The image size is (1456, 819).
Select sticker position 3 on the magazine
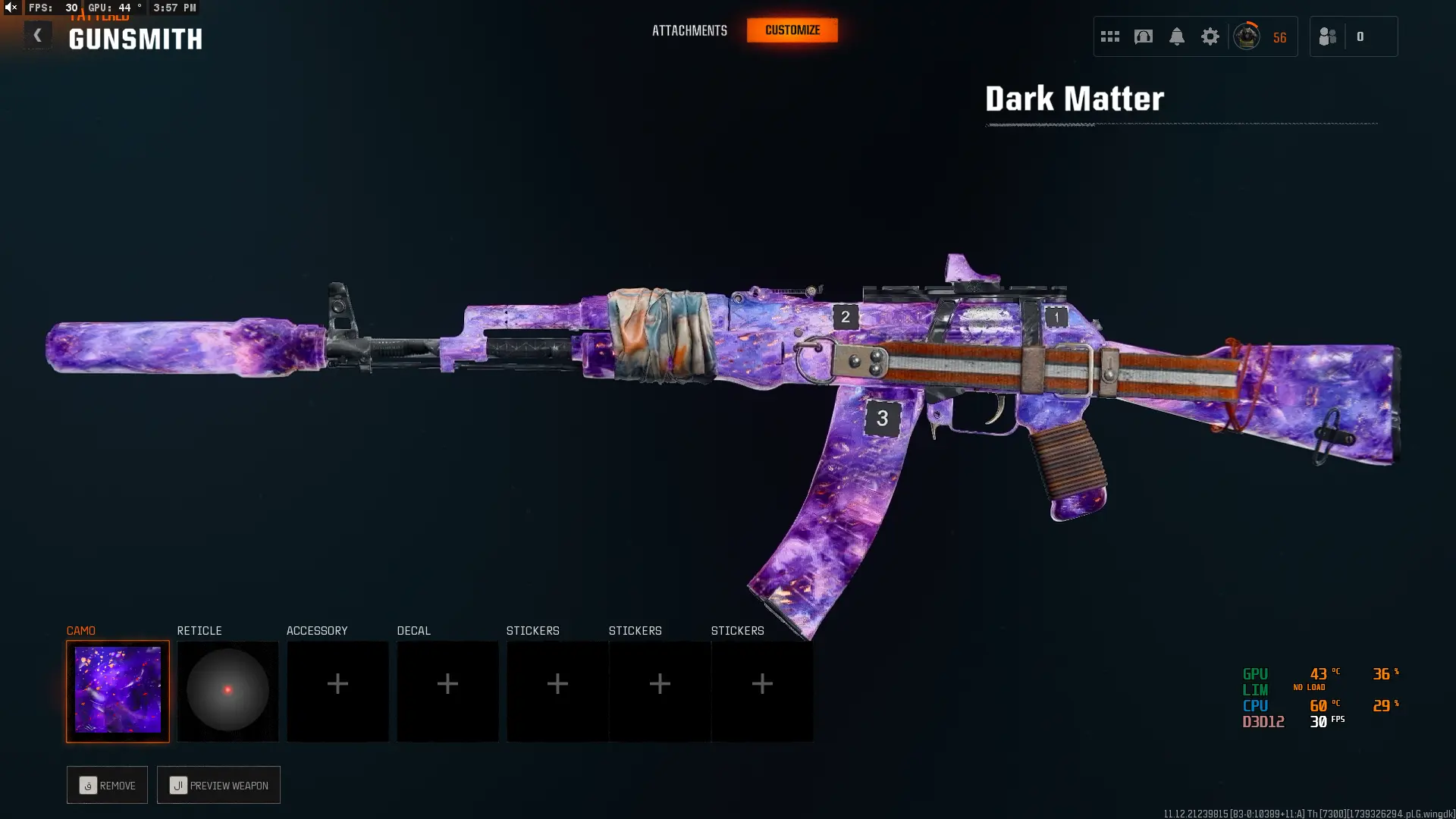(882, 419)
